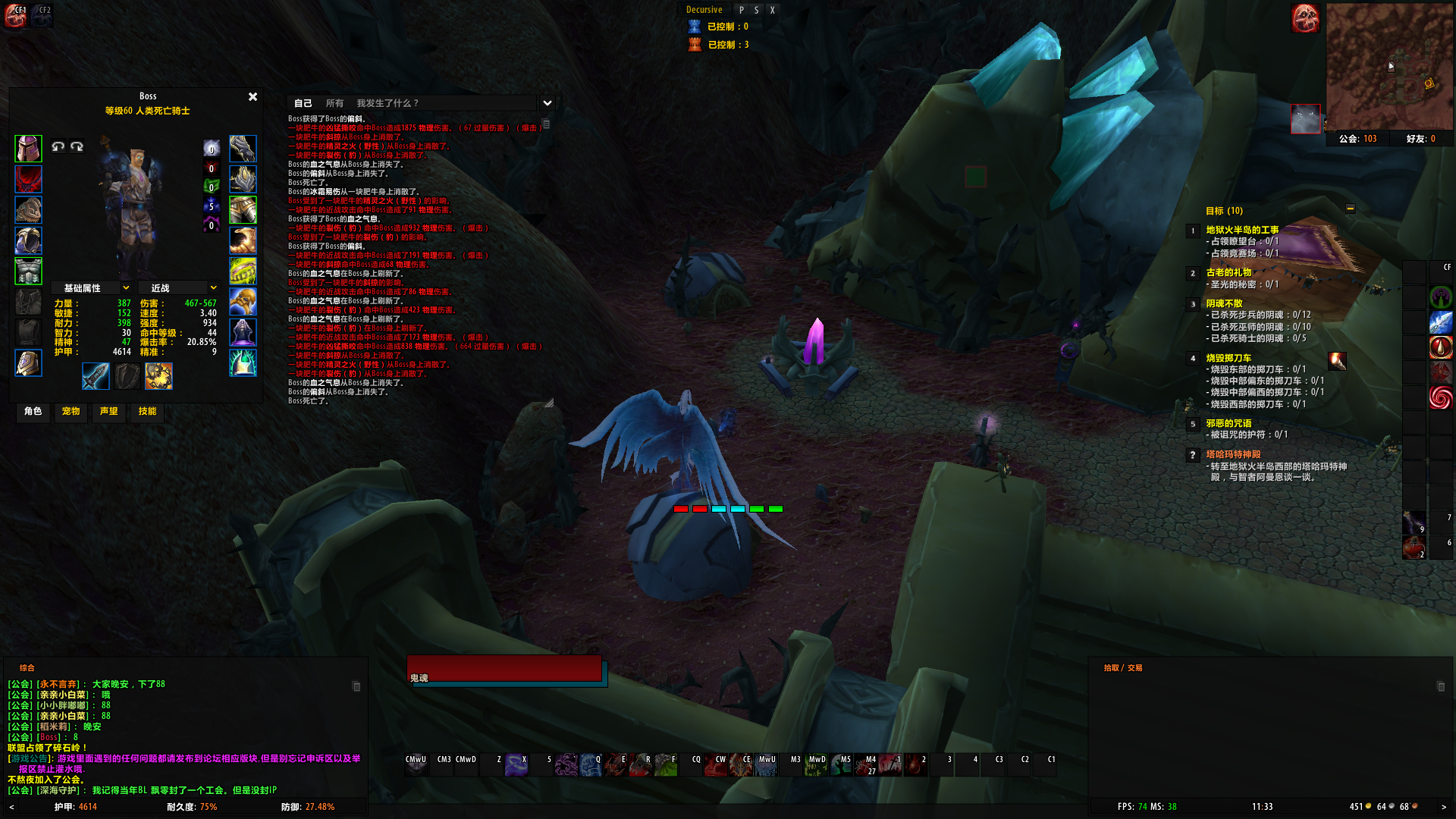Click the 所有 chat log filter button

click(334, 102)
